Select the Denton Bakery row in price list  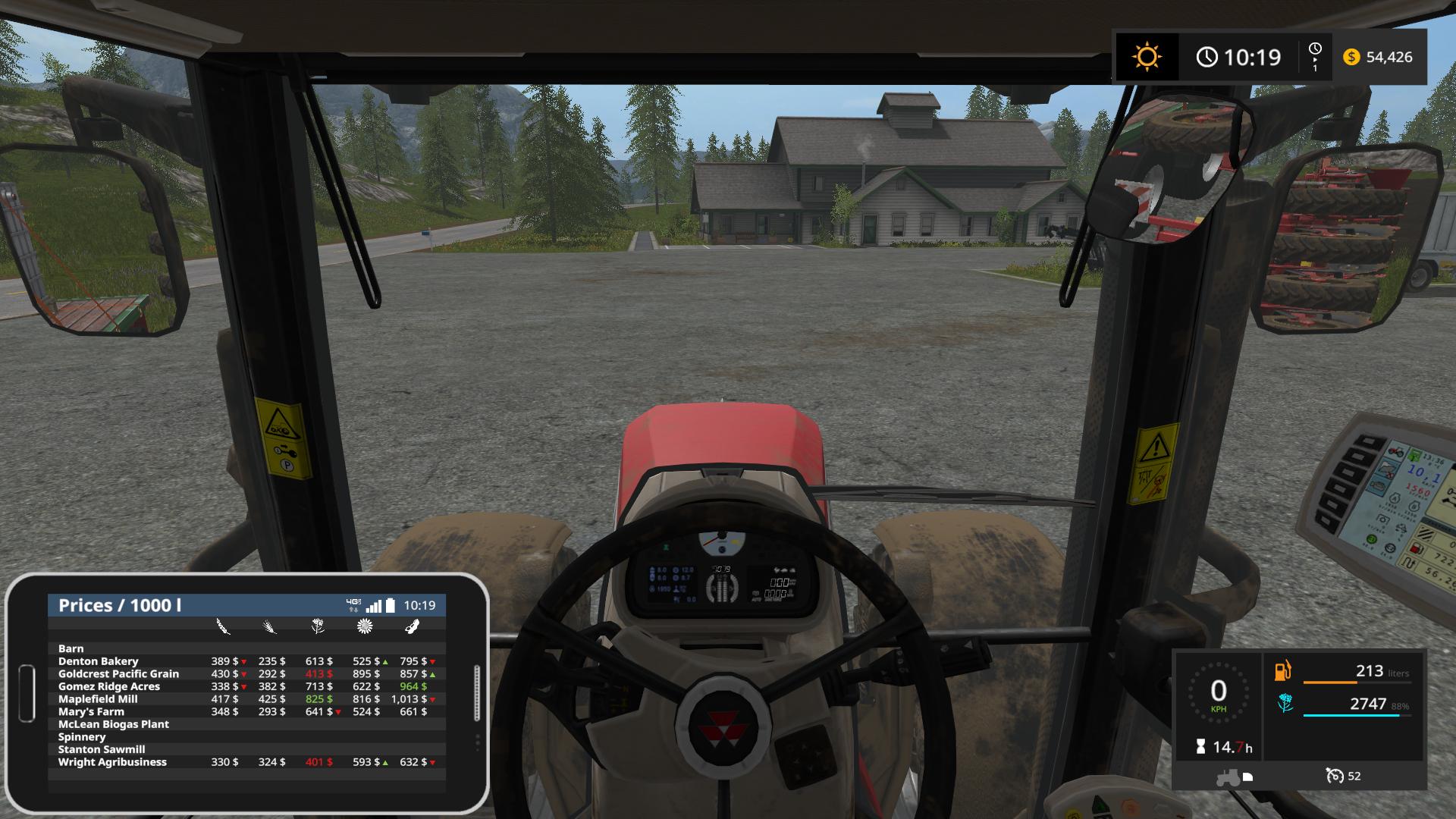[99, 661]
